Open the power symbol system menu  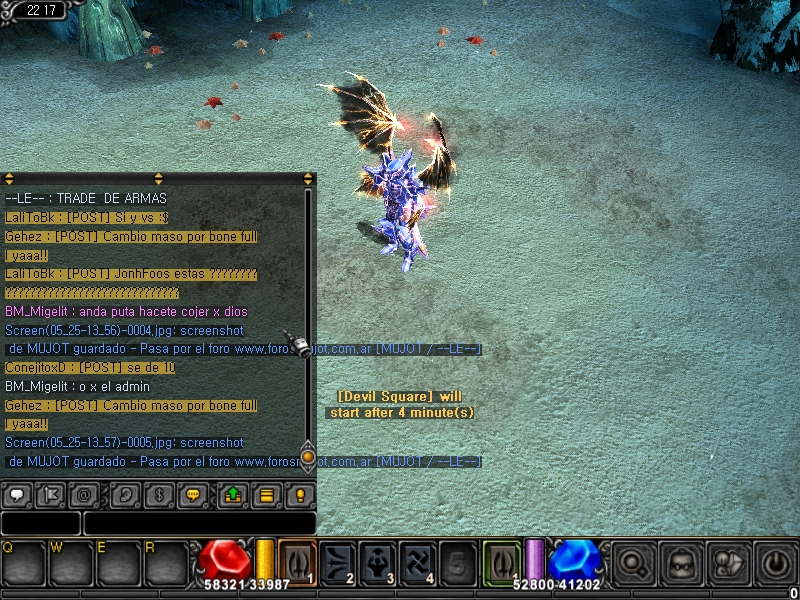(x=774, y=563)
